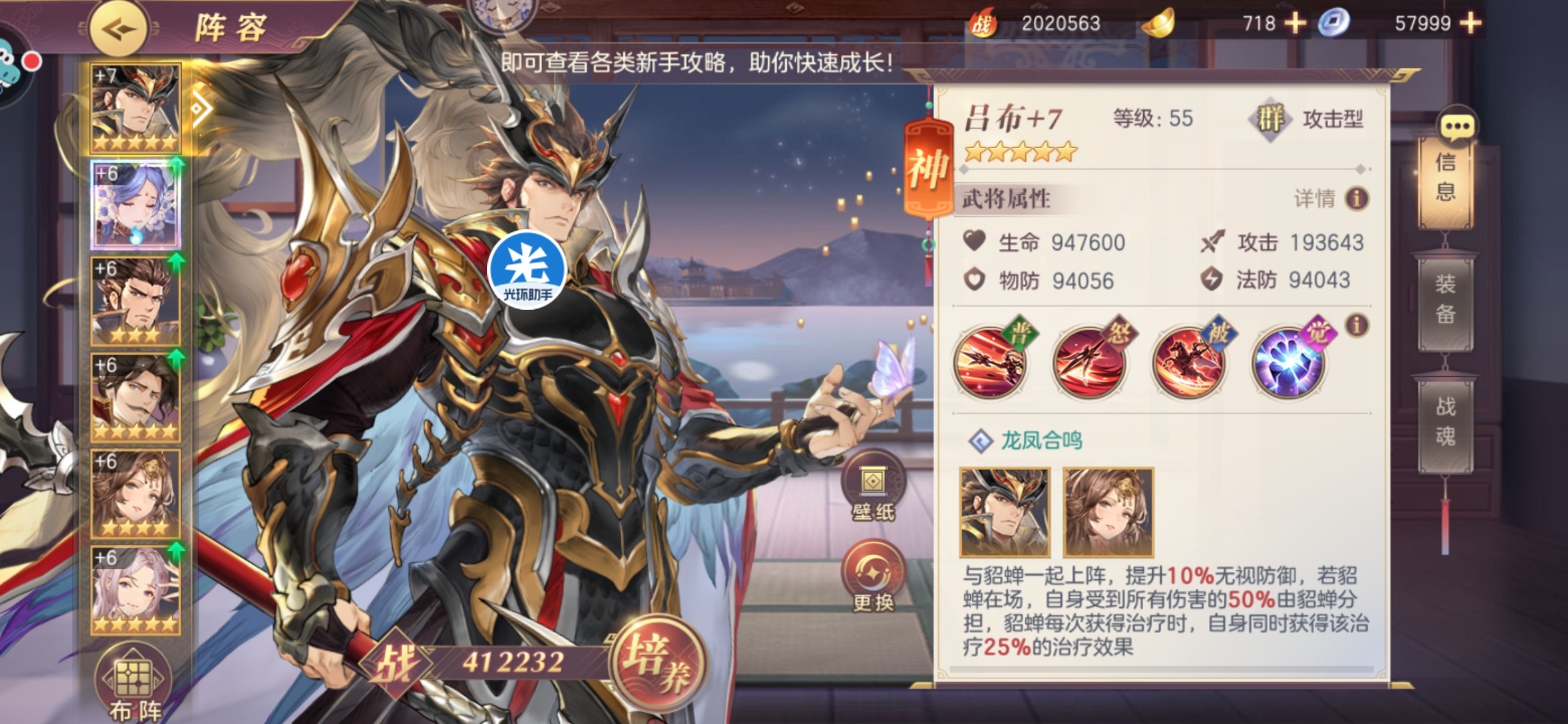Open the 战魂 battle soul tab
Screen dimensions: 1568x724
click(x=1445, y=422)
